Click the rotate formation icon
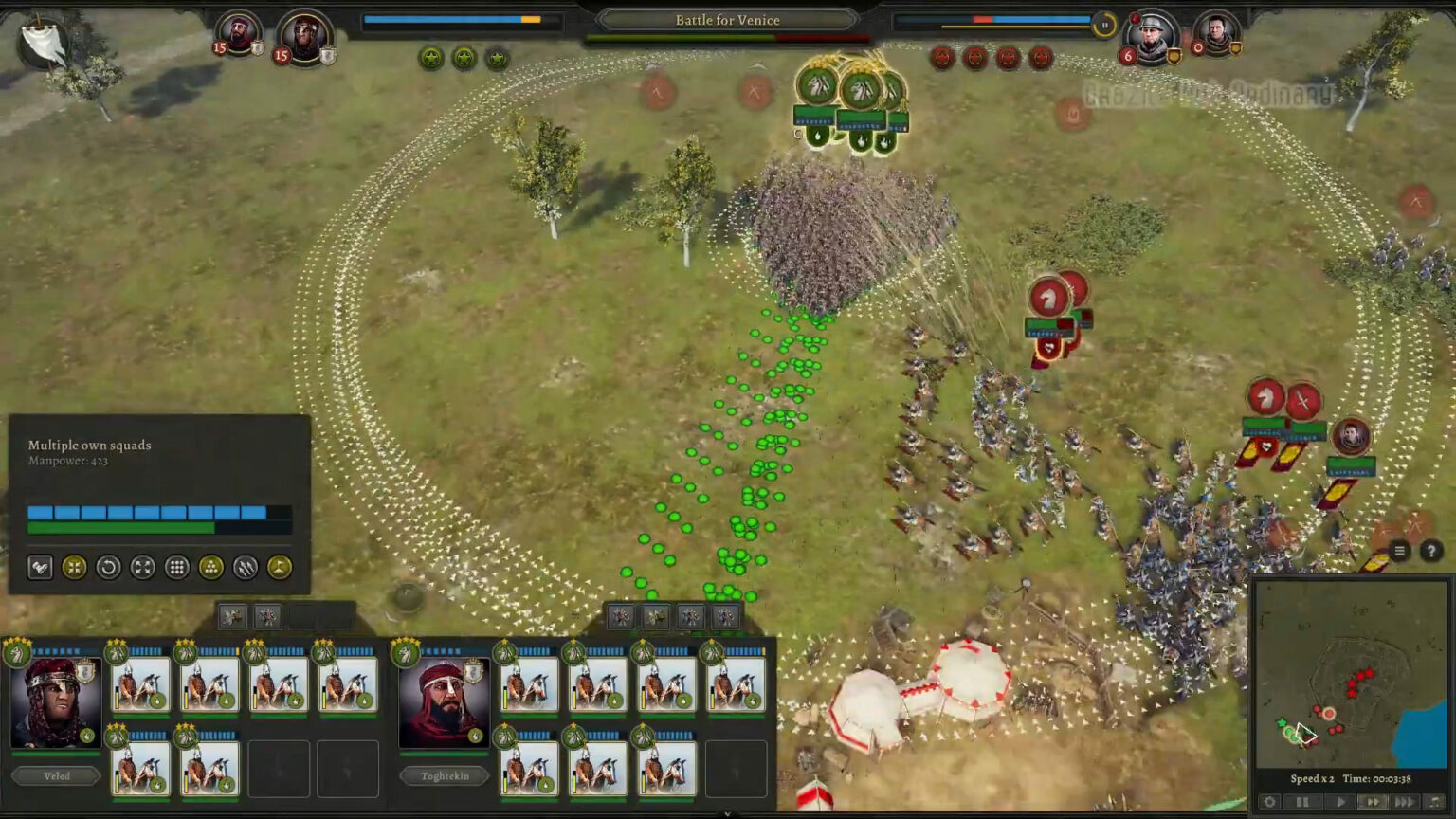1456x819 pixels. click(110, 567)
